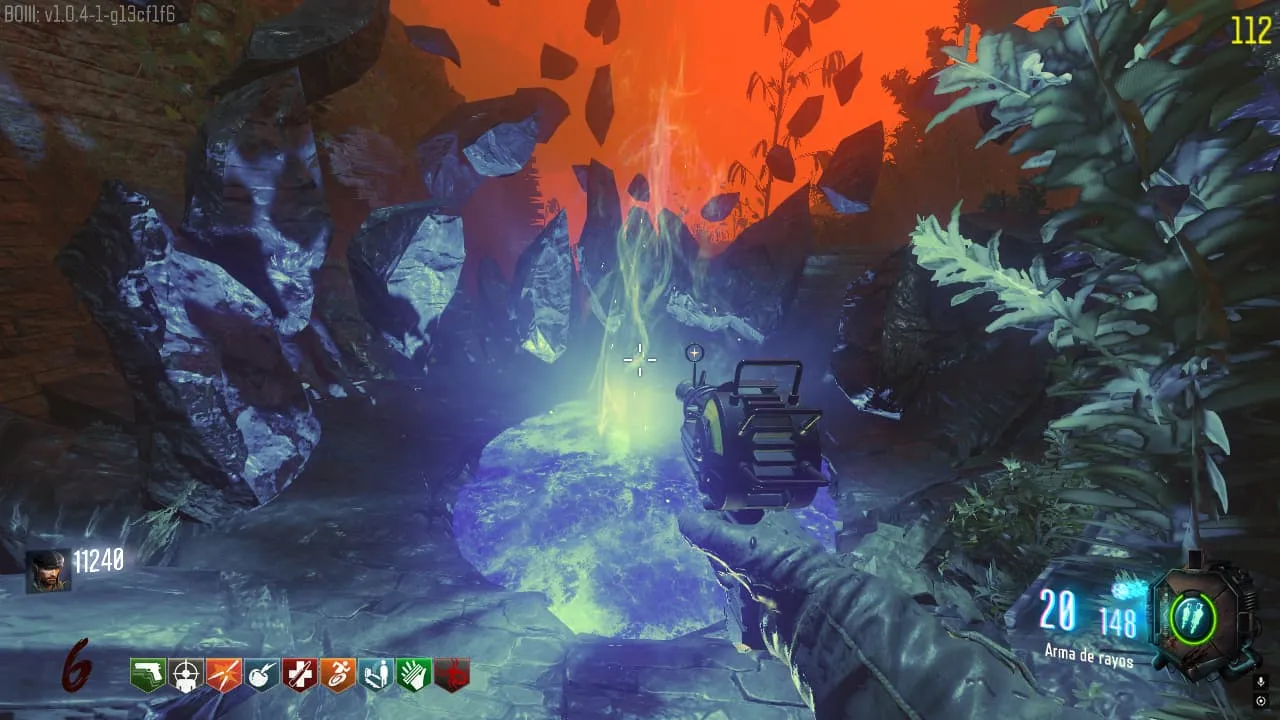Viewport: 1280px width, 720px height.
Task: Click the player character portrait
Action: pos(47,571)
